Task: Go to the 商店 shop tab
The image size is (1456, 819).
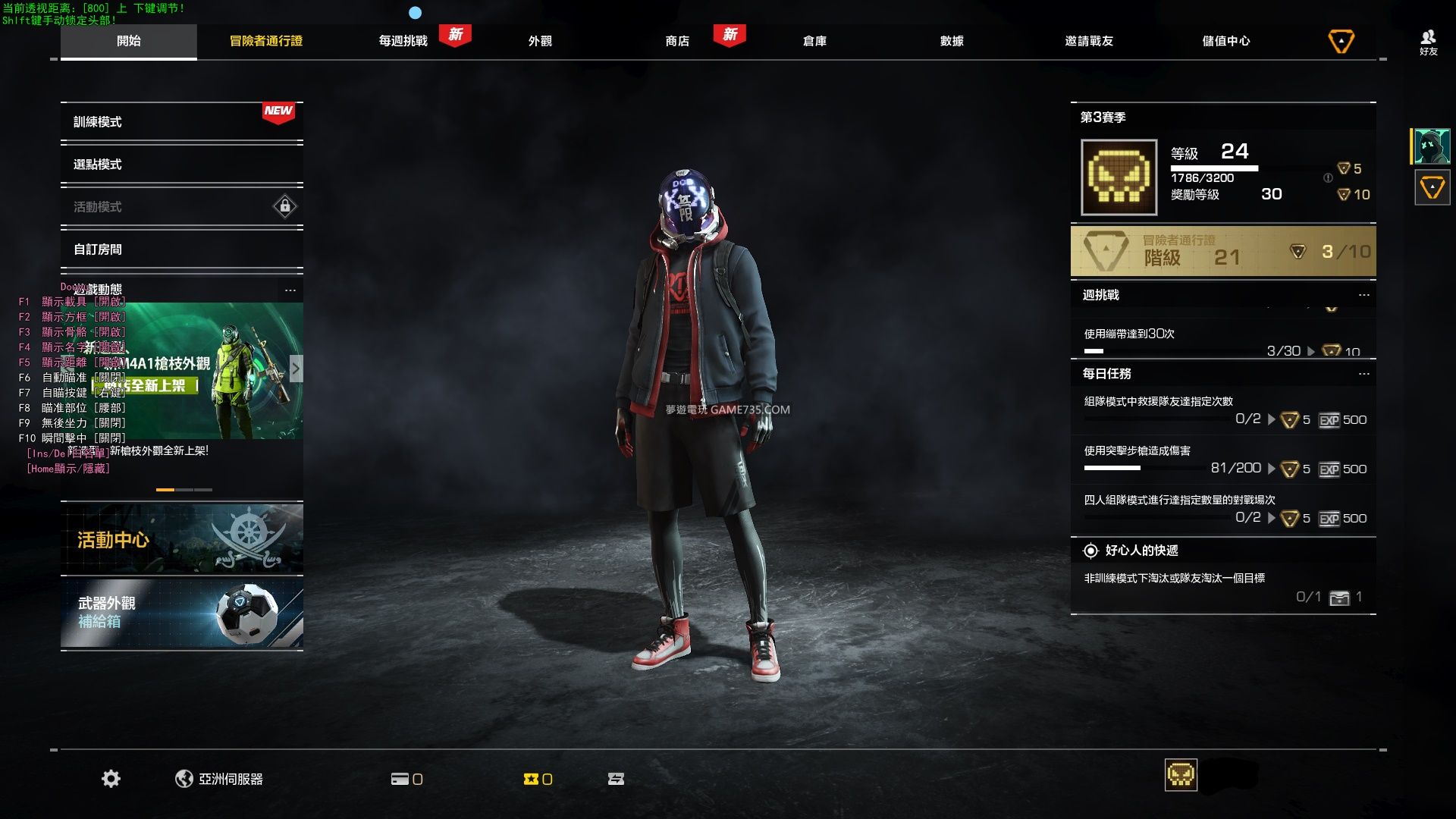Action: [x=677, y=41]
